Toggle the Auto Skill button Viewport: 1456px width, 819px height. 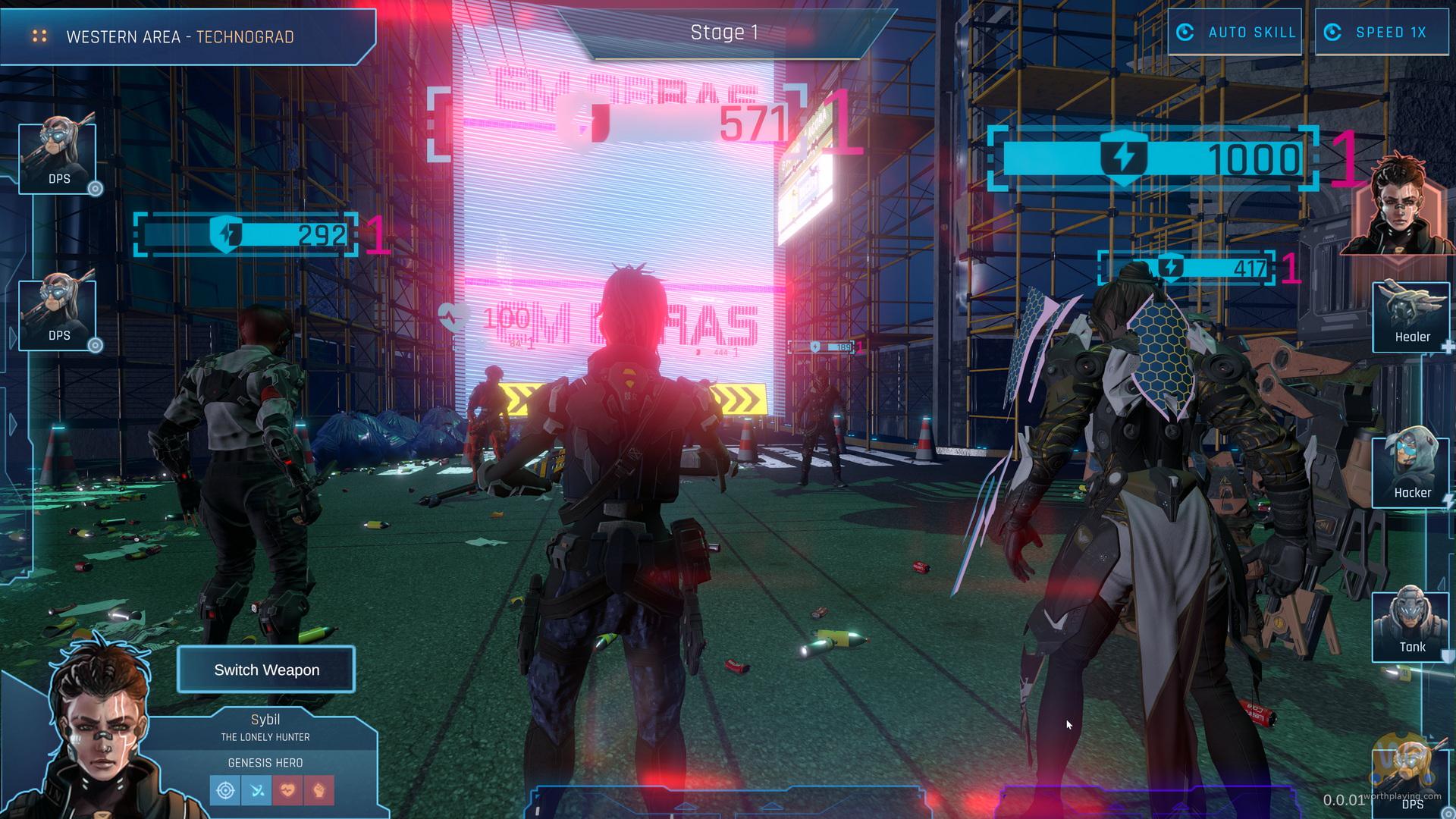[x=1235, y=33]
